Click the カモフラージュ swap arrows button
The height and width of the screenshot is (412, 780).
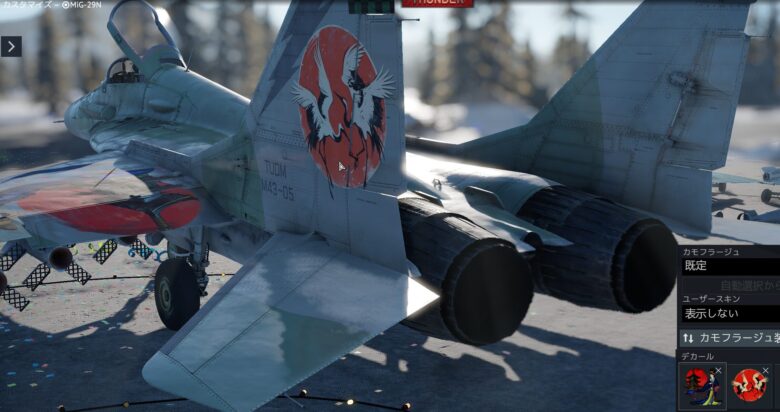(x=689, y=338)
